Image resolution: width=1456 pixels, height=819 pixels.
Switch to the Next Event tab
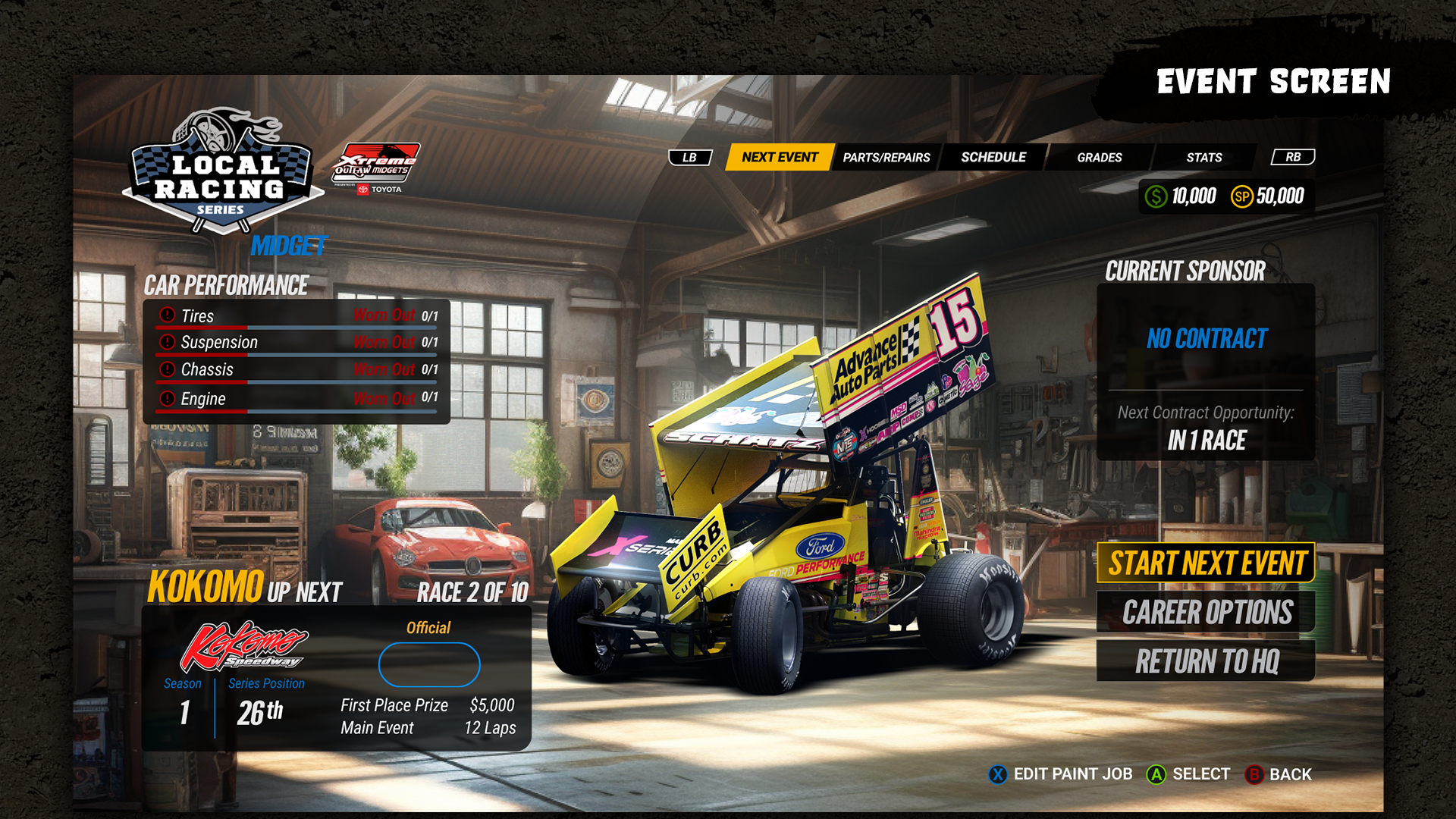(780, 157)
